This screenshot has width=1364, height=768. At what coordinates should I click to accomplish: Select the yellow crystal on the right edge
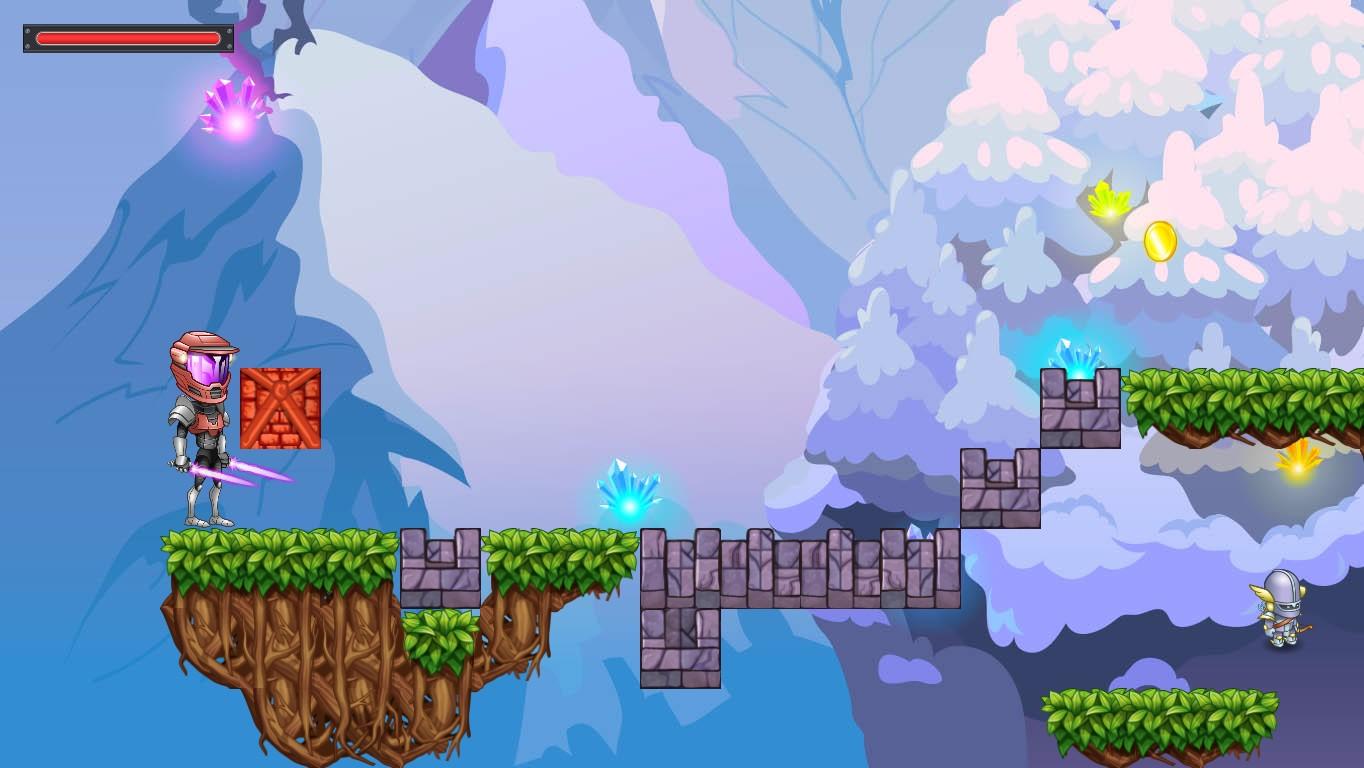click(1297, 466)
